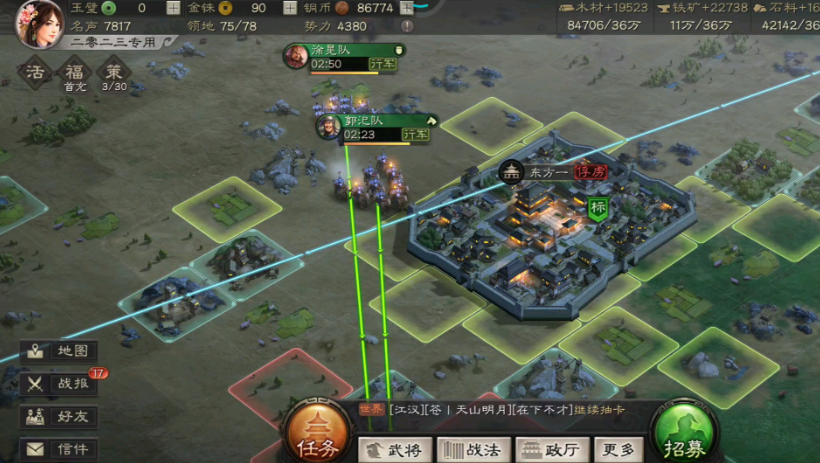The image size is (820, 463).
Task: Open the 信件 mail inbox
Action: pos(61,449)
